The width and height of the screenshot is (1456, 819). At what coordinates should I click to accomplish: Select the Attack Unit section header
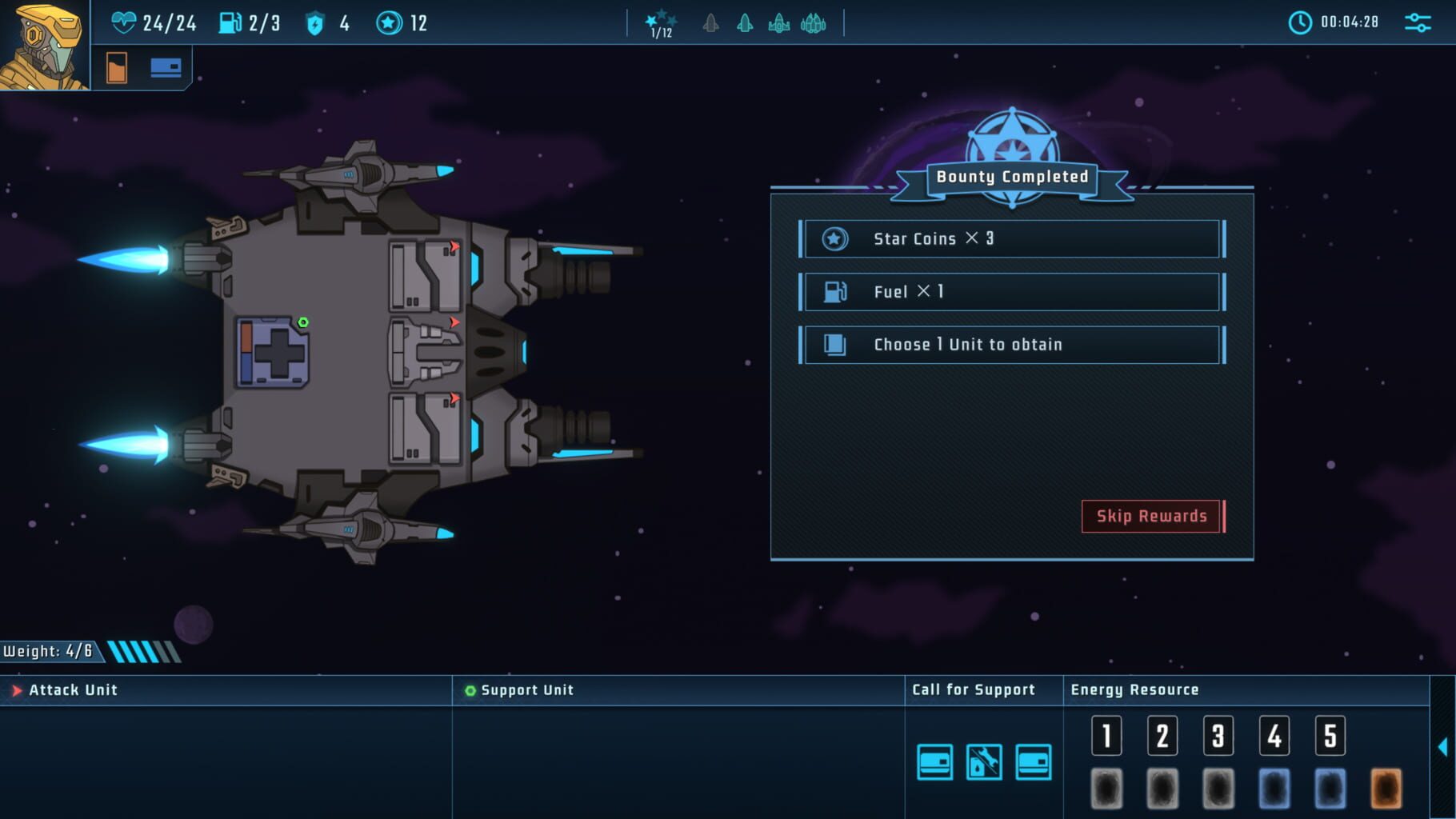(x=72, y=689)
